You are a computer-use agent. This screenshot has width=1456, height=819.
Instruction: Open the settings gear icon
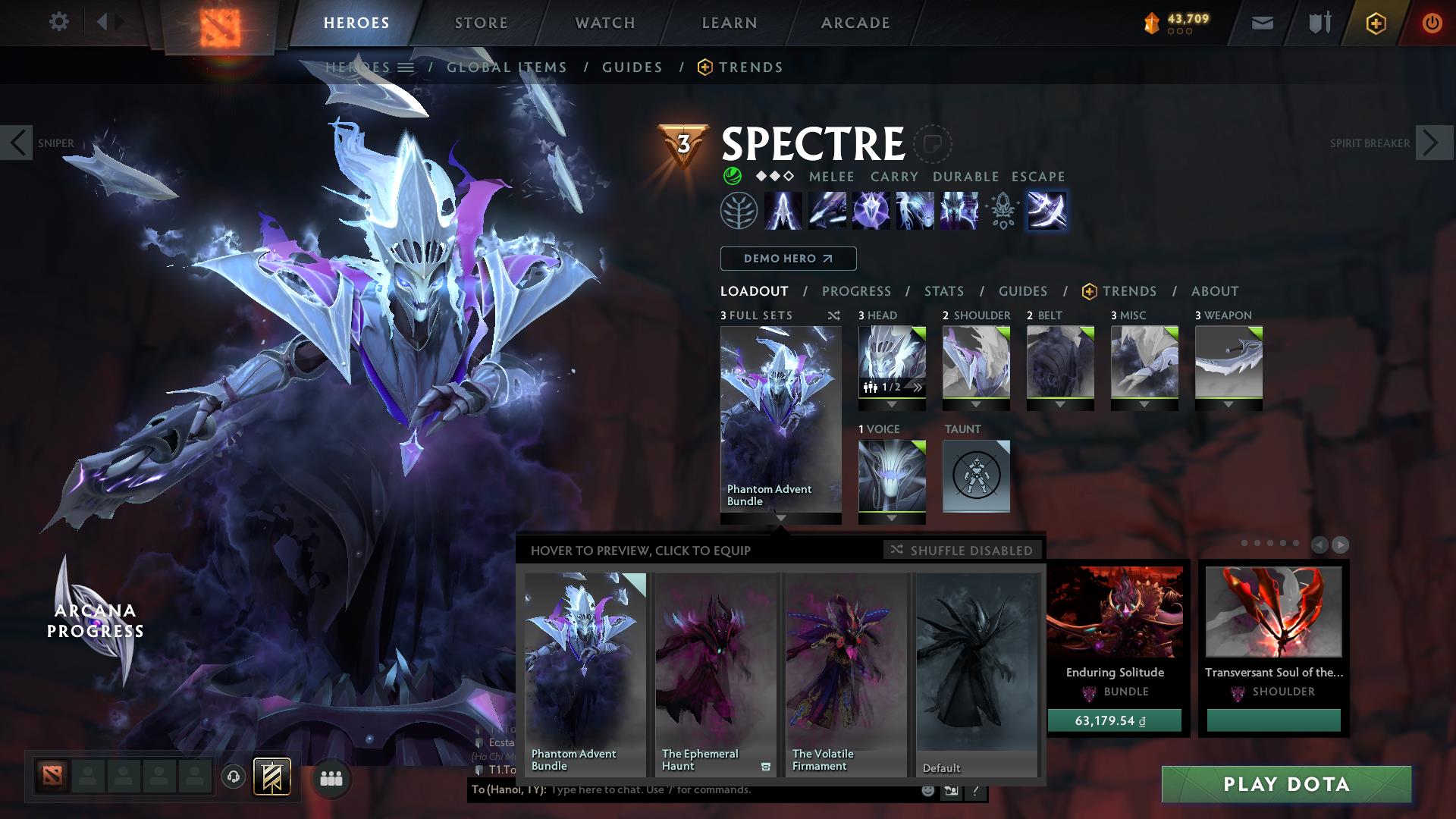tap(59, 21)
